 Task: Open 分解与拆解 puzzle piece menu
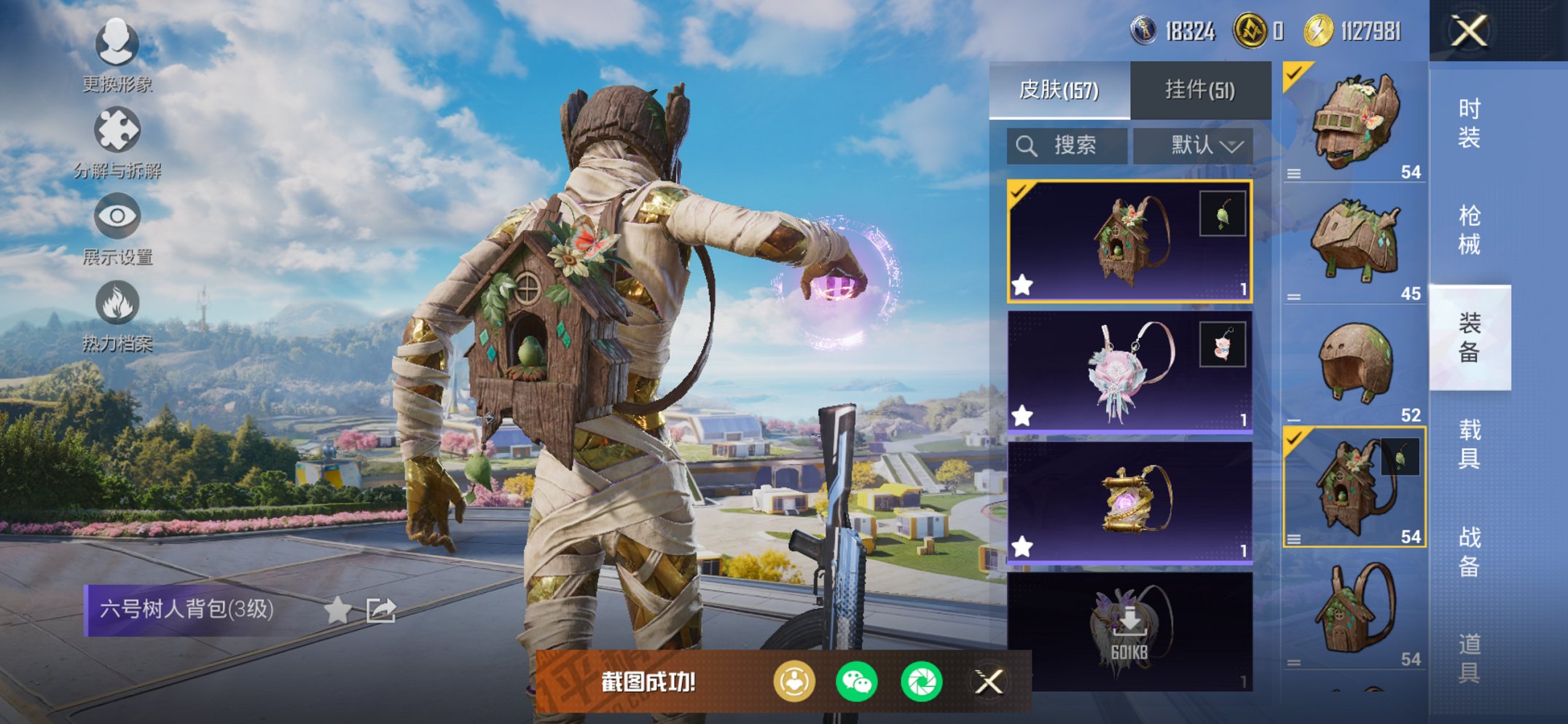[117, 141]
